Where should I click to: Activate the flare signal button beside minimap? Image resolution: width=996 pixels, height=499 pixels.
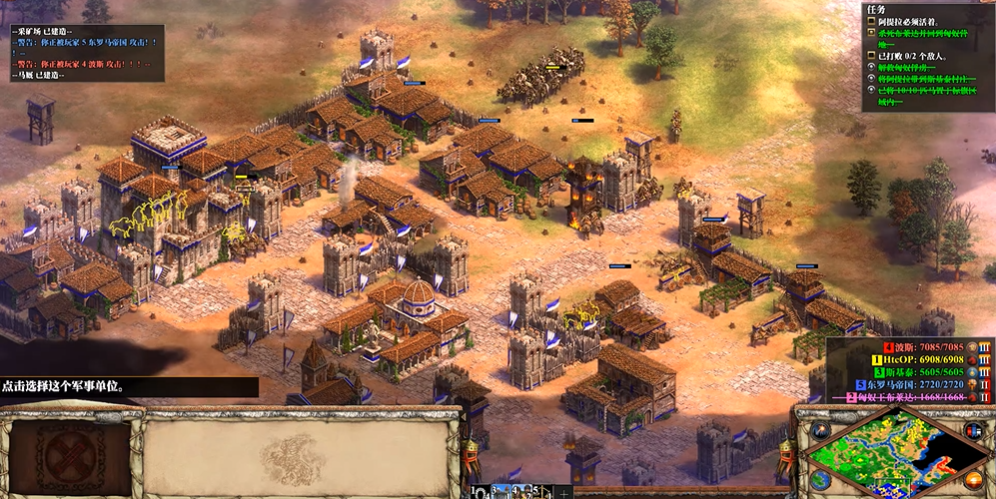click(820, 431)
